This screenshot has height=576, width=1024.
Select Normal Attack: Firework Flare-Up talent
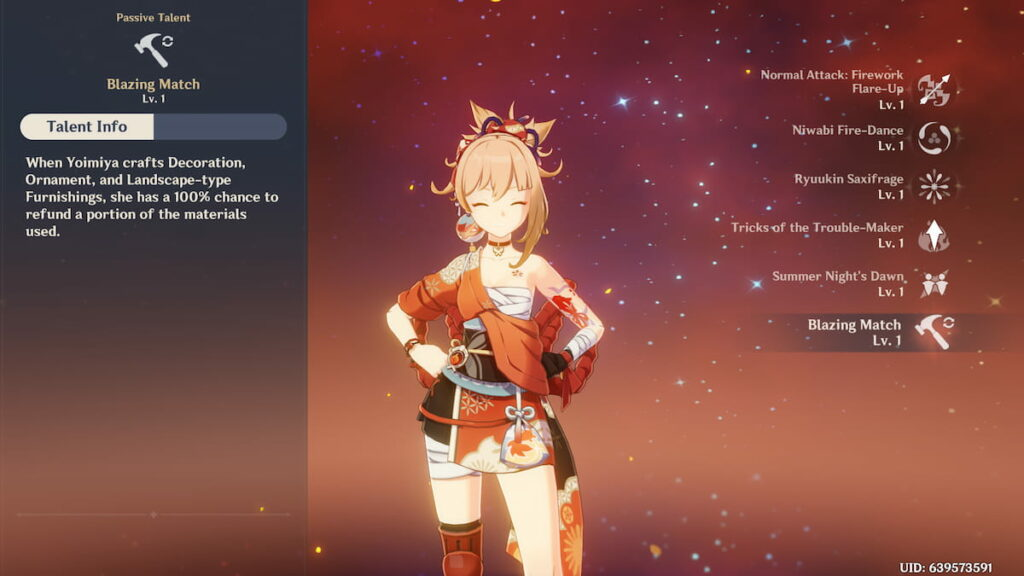(x=934, y=90)
